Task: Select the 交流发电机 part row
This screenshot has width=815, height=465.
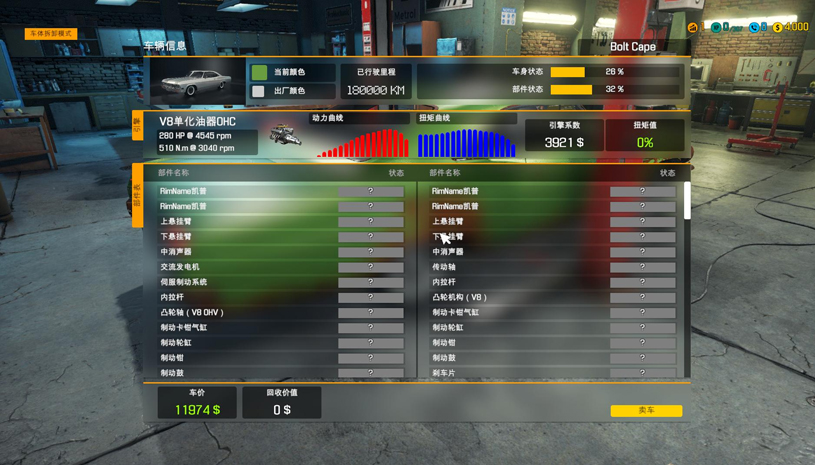Action: [280, 267]
